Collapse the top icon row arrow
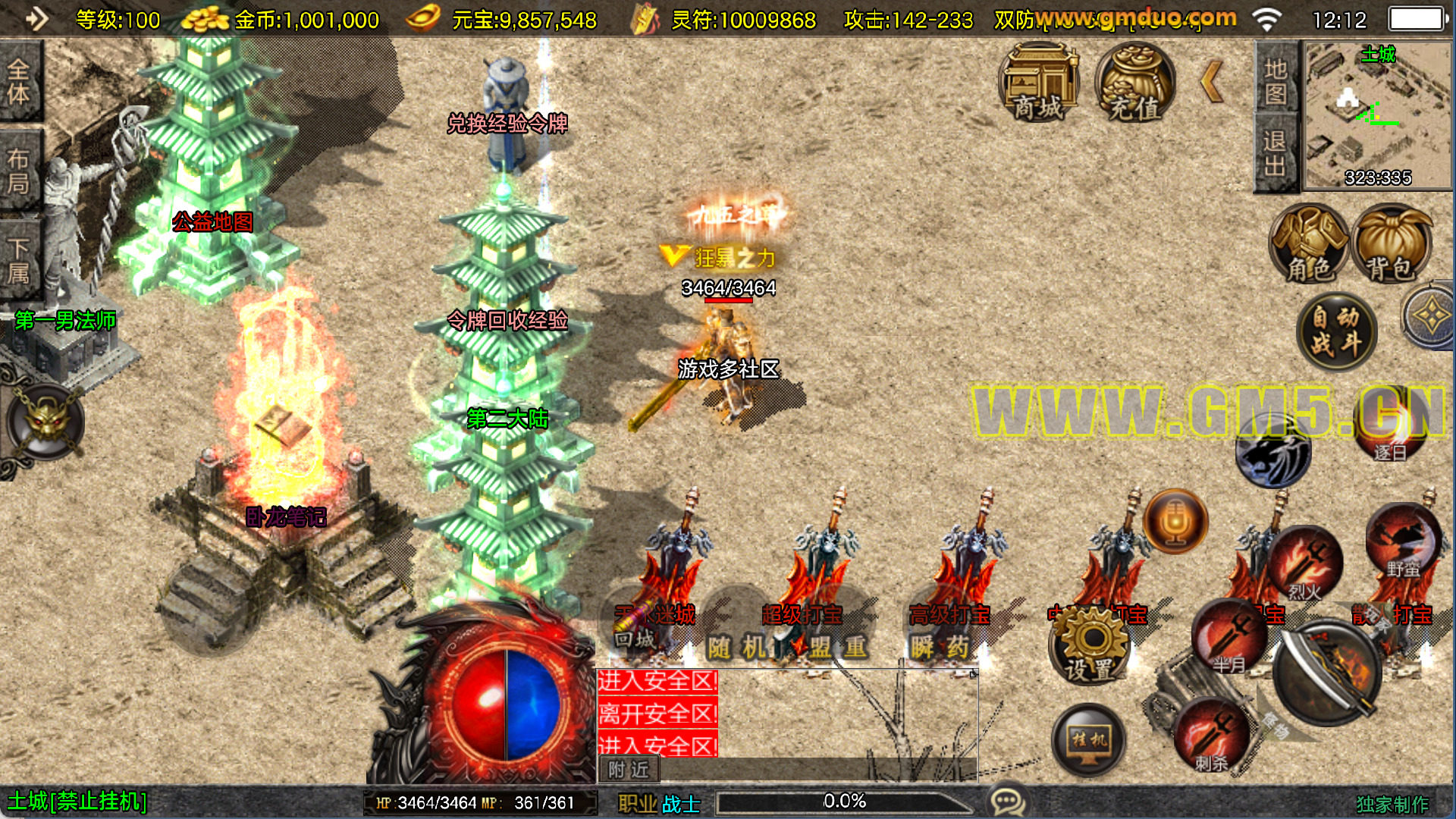Viewport: 1456px width, 819px height. pos(1213,82)
